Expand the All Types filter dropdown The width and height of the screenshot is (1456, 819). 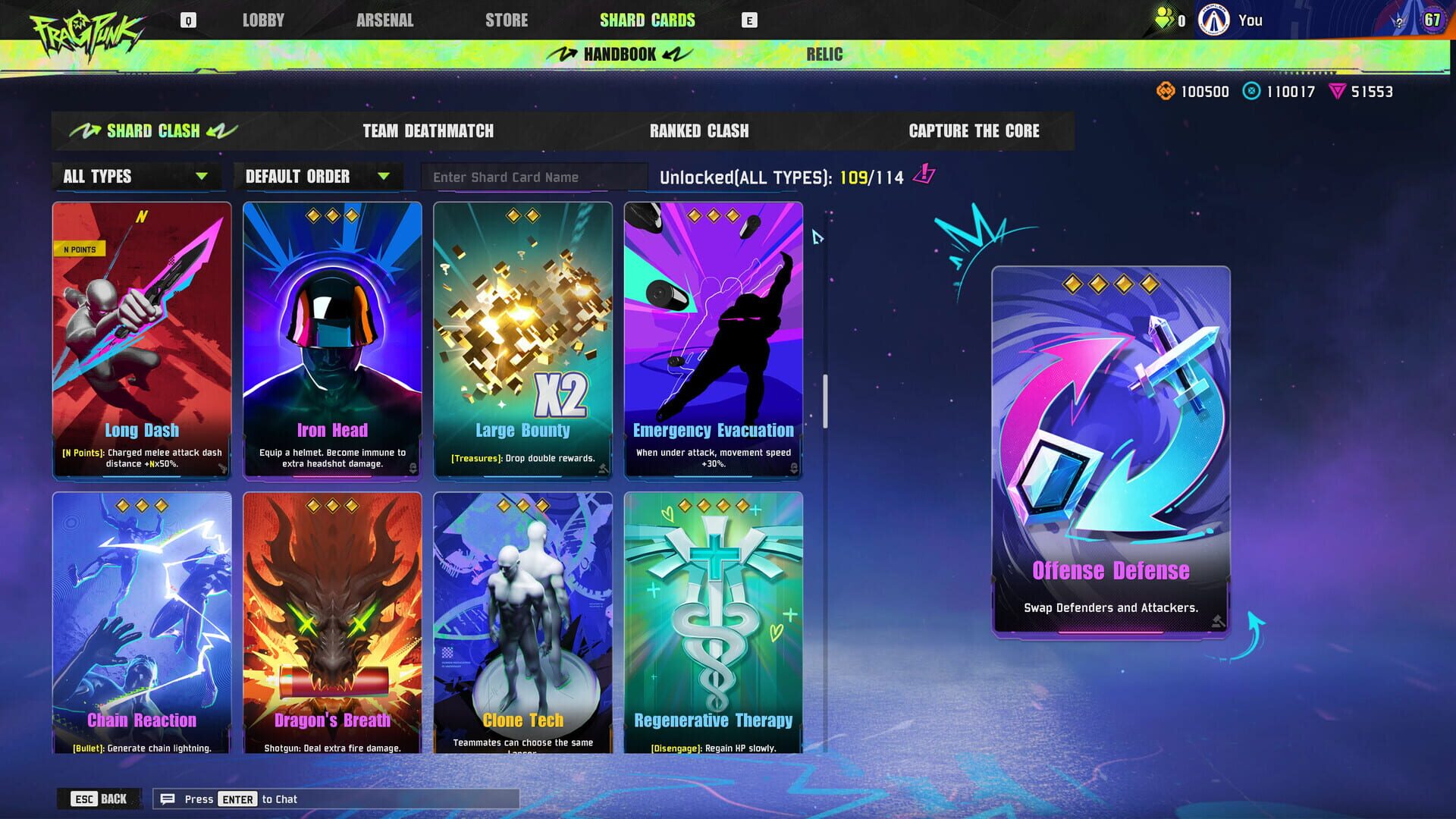point(136,177)
